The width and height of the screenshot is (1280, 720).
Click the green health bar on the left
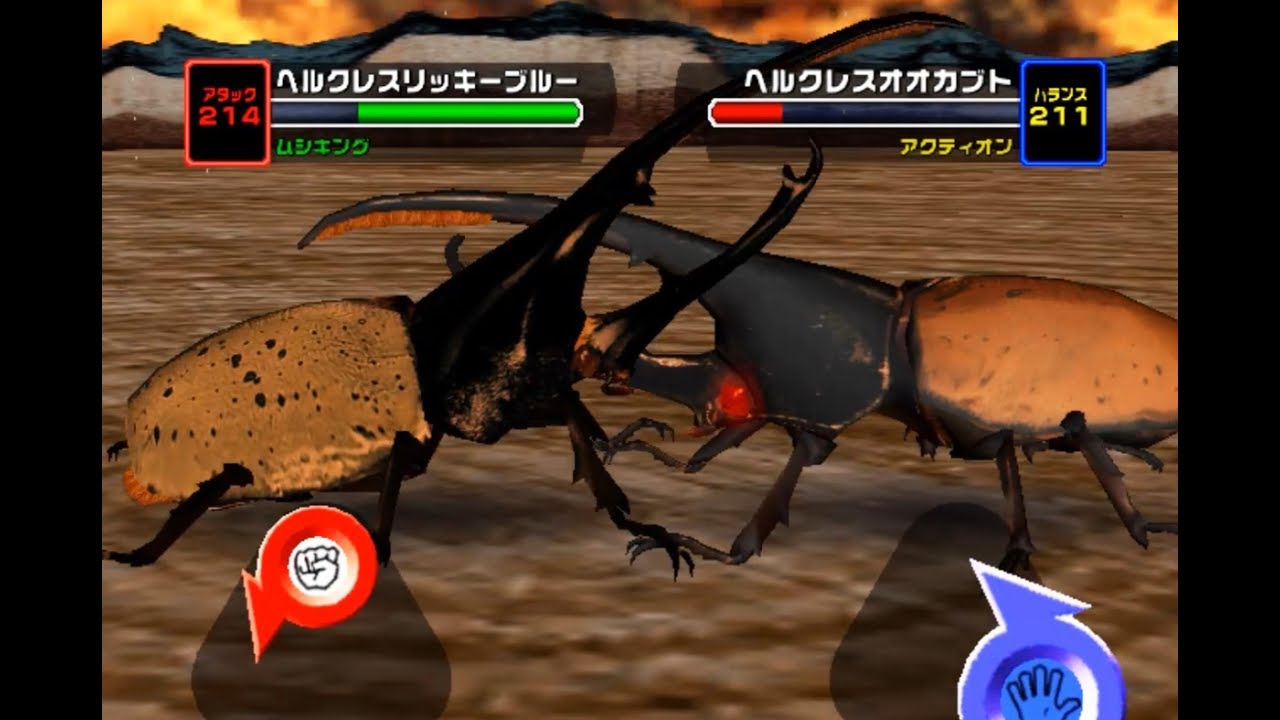pyautogui.click(x=470, y=113)
